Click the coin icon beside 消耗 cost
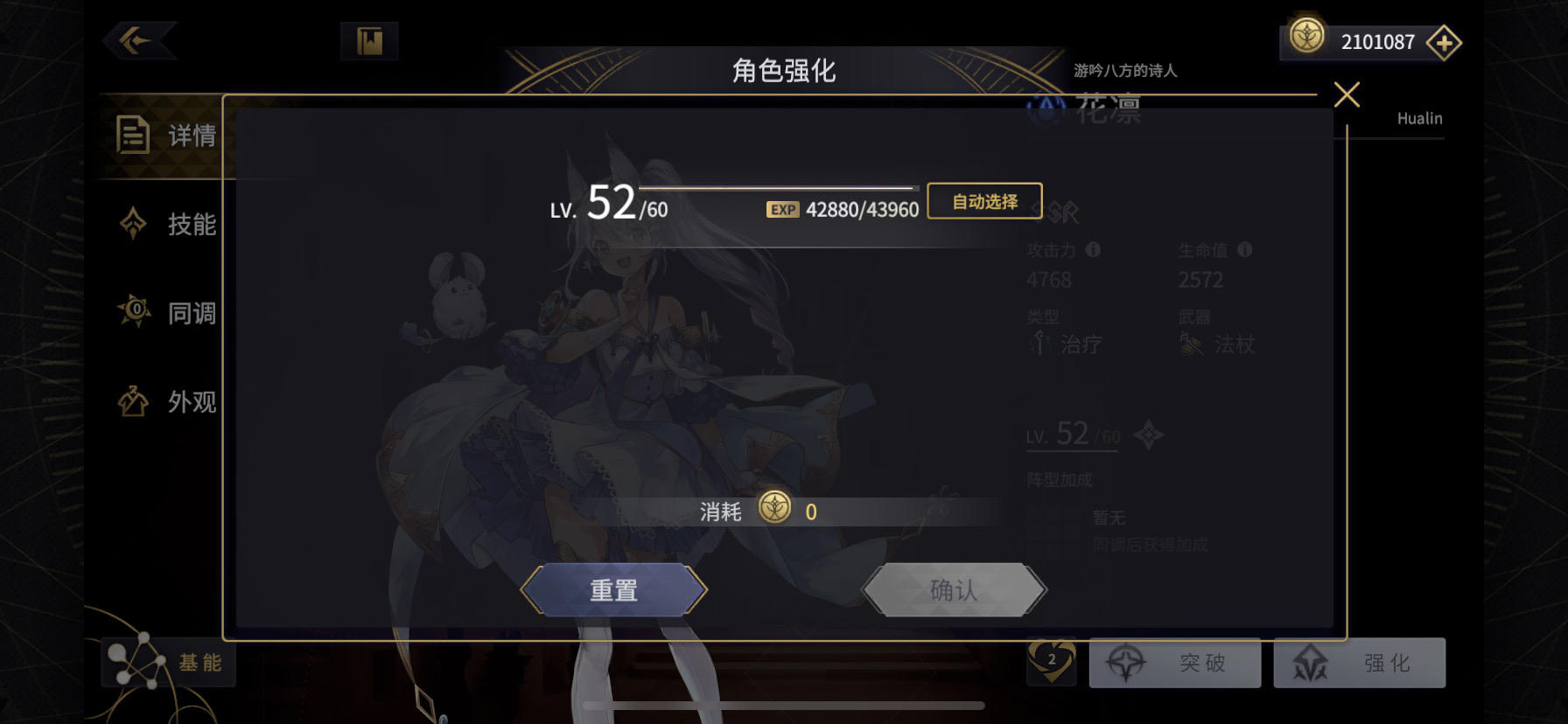 [x=776, y=510]
